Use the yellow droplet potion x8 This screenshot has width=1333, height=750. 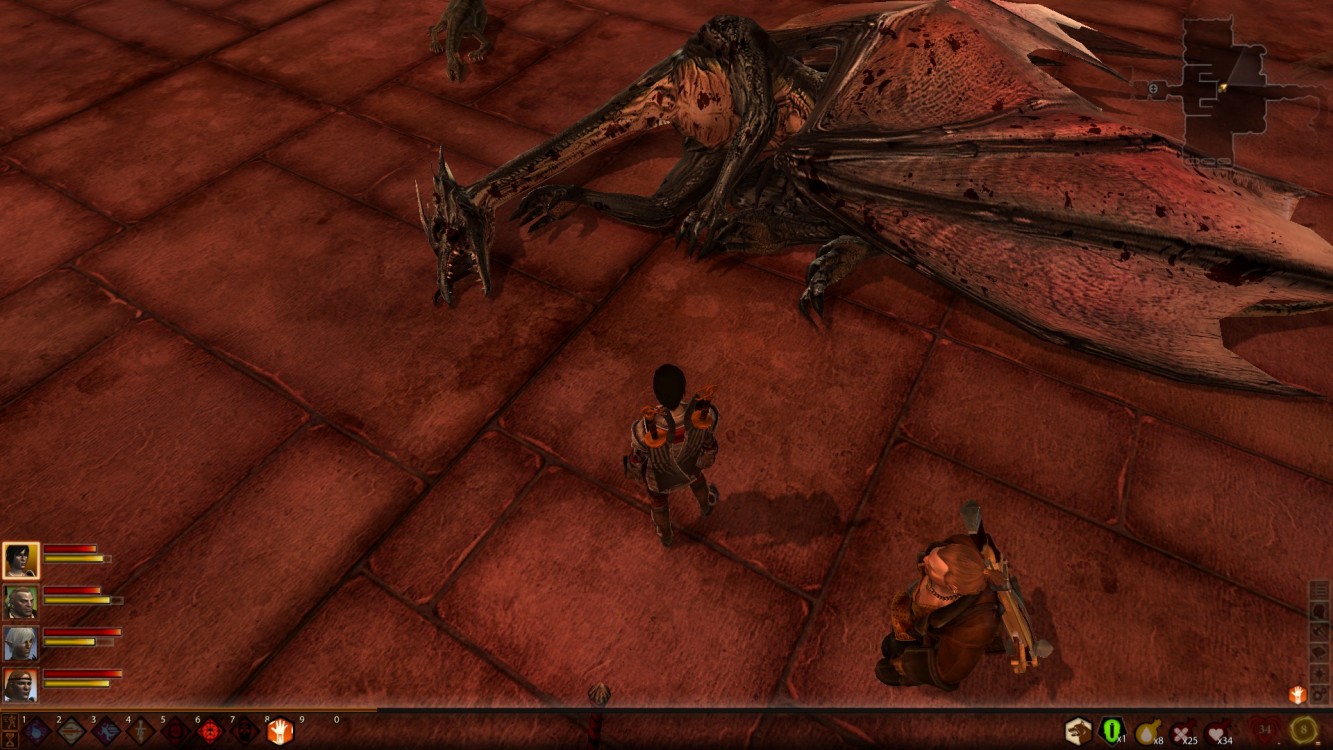click(x=1147, y=731)
